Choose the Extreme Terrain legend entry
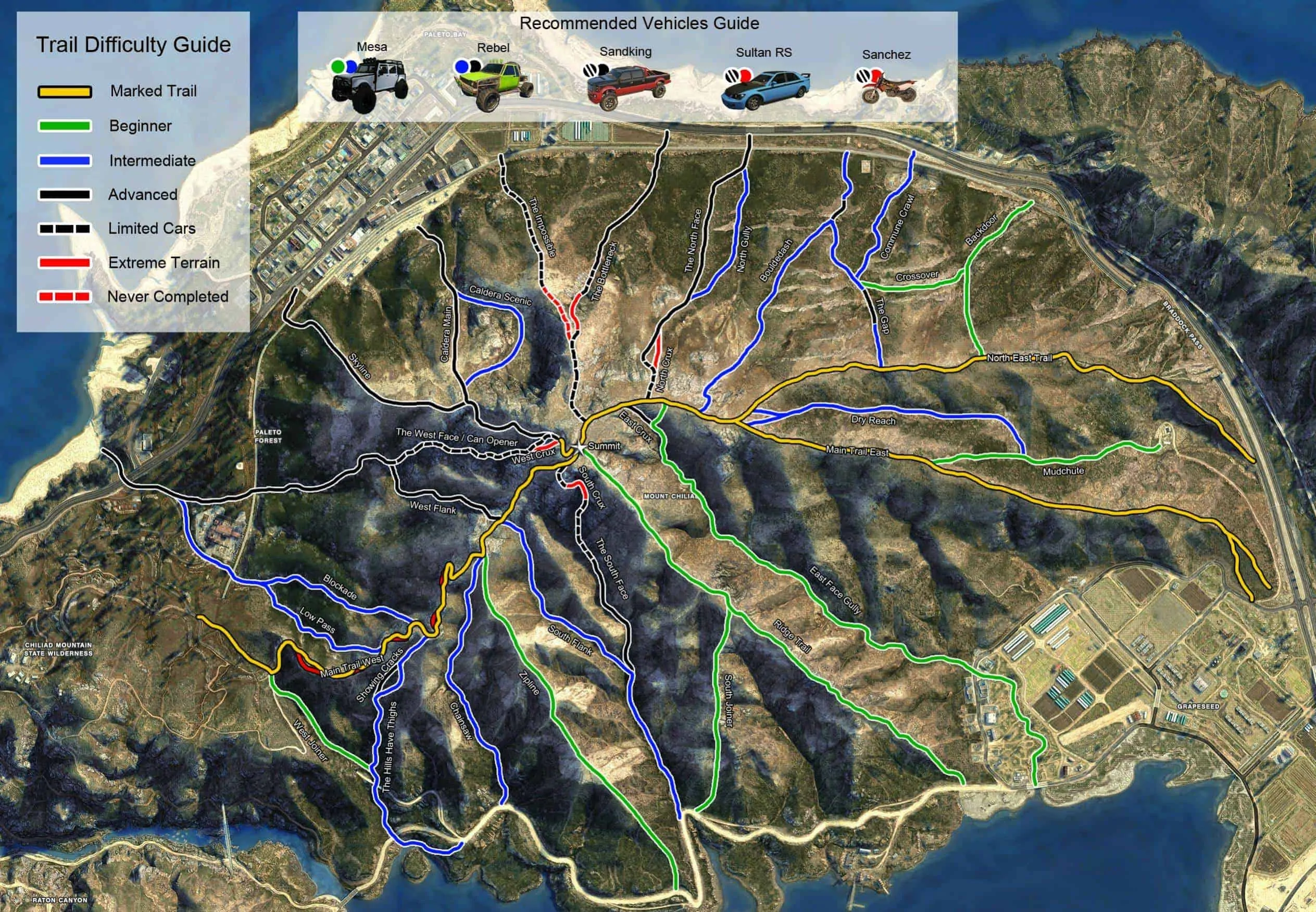Image resolution: width=1316 pixels, height=912 pixels. (164, 263)
